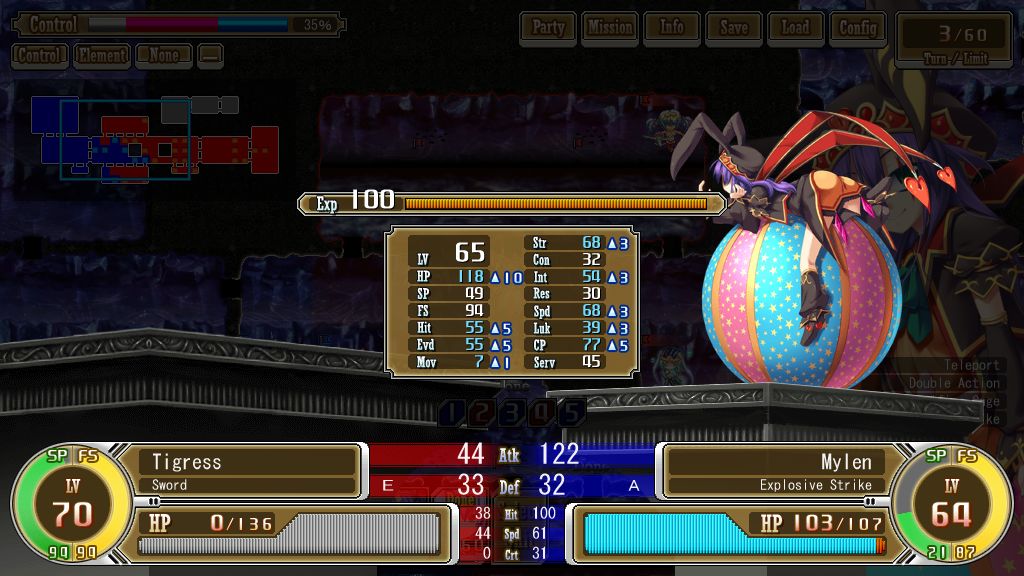The width and height of the screenshot is (1024, 576).
Task: Select turn order slot number 4
Action: coord(542,412)
